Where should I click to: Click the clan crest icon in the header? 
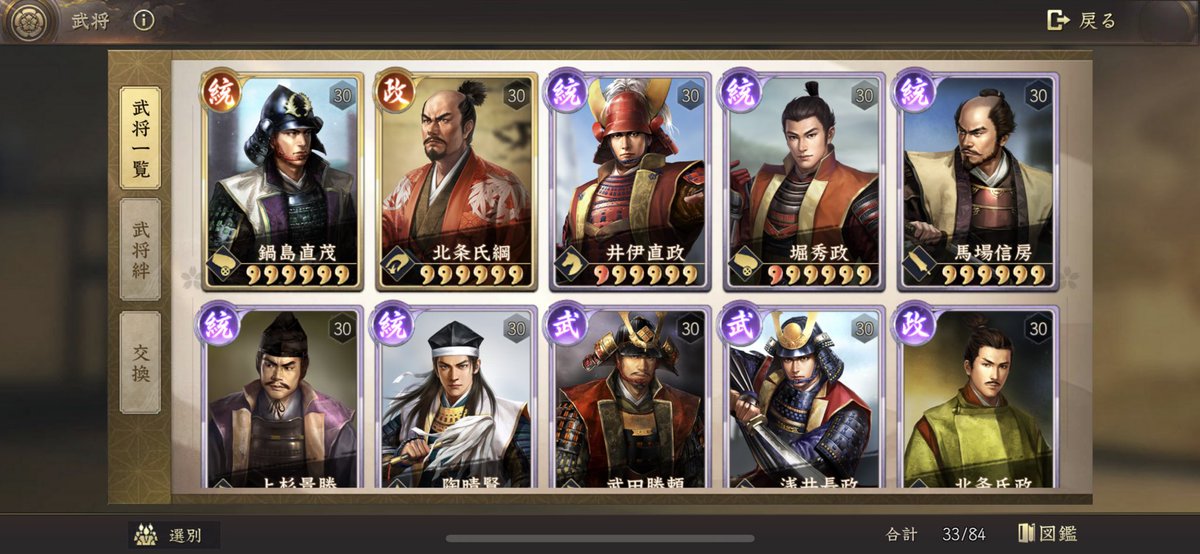point(27,22)
